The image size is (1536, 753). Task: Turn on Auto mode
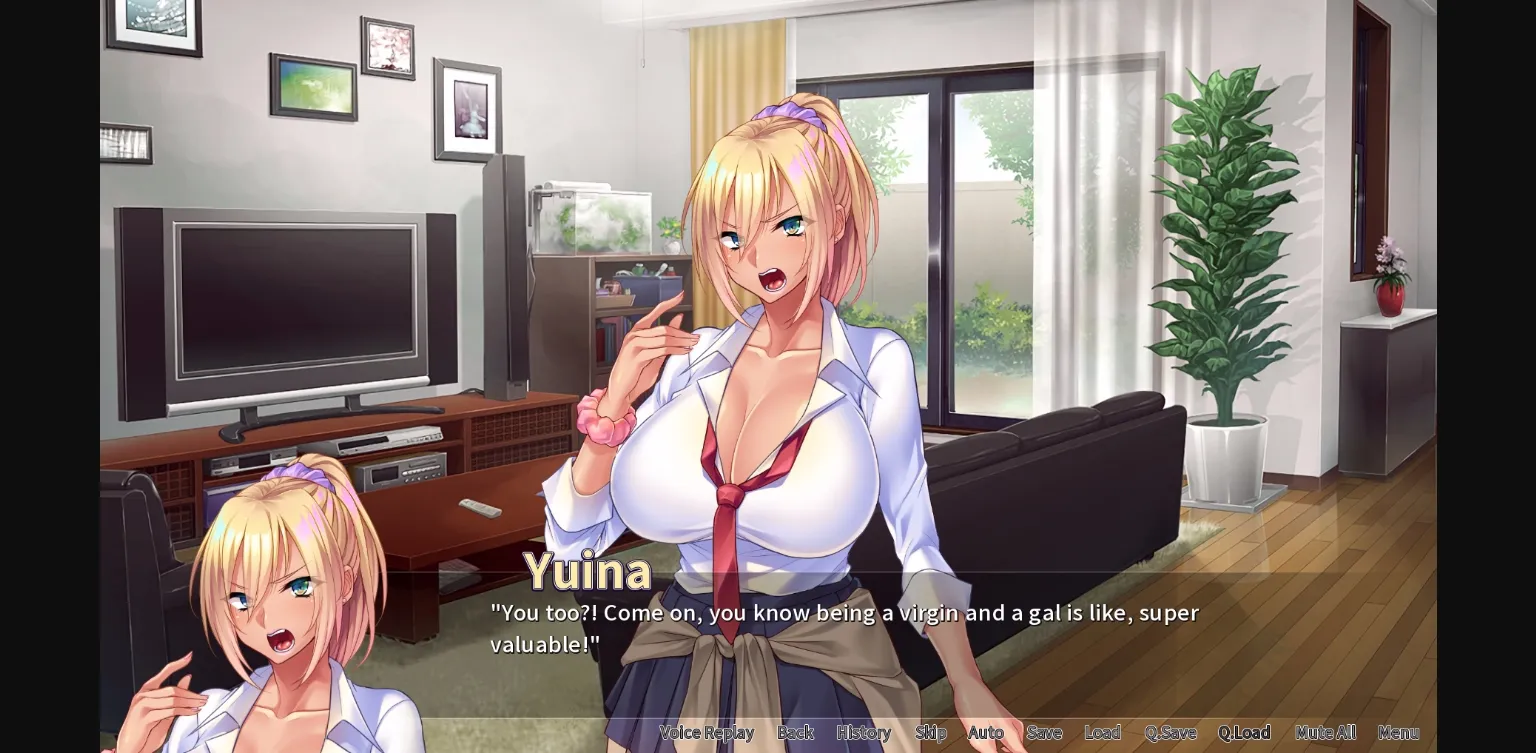[x=986, y=732]
